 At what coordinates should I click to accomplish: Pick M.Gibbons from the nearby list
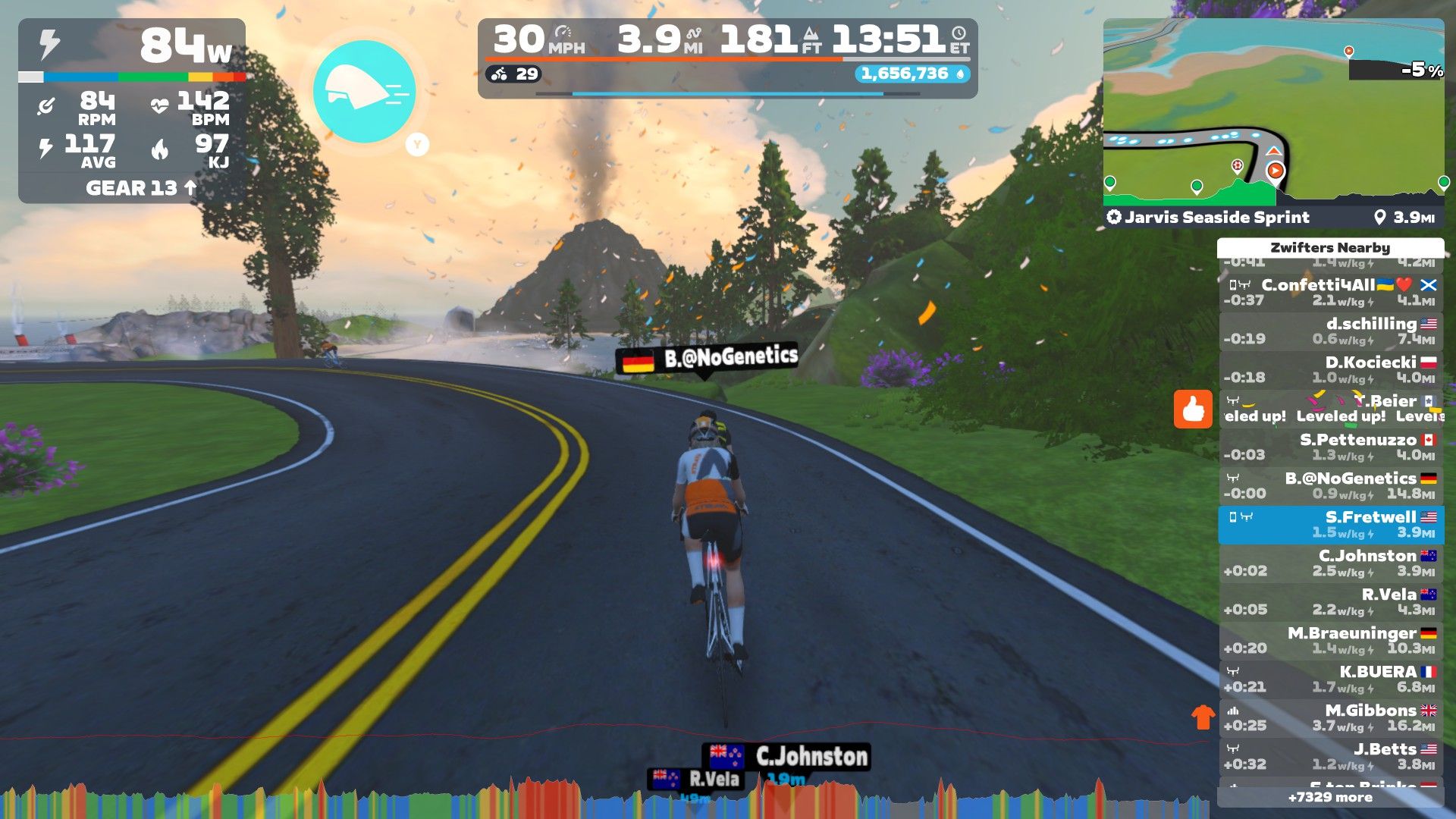click(1331, 718)
